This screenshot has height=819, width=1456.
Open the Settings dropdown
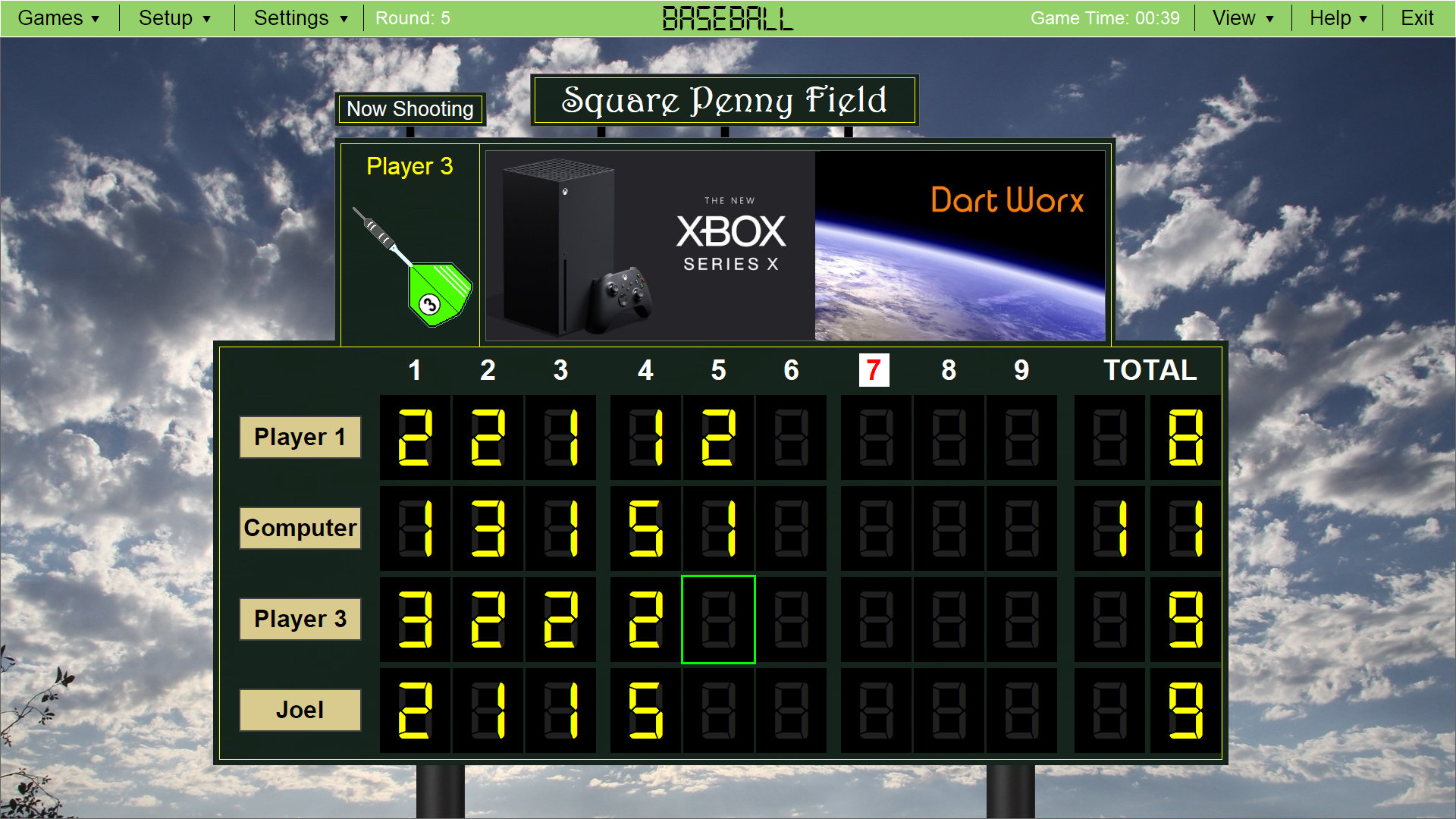coord(298,17)
